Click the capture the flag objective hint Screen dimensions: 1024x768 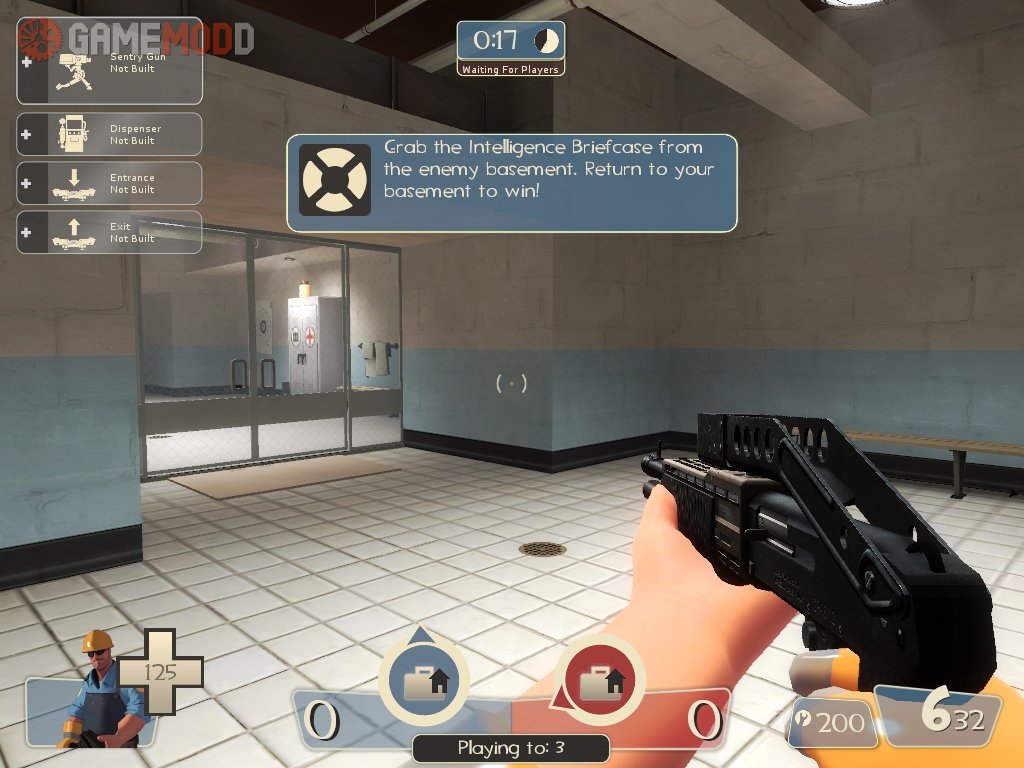click(x=512, y=183)
